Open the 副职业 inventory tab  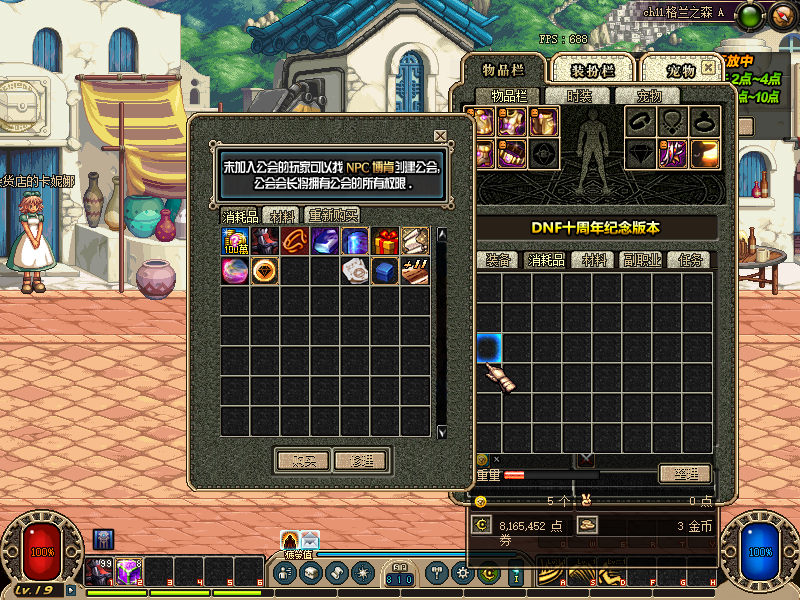[642, 260]
